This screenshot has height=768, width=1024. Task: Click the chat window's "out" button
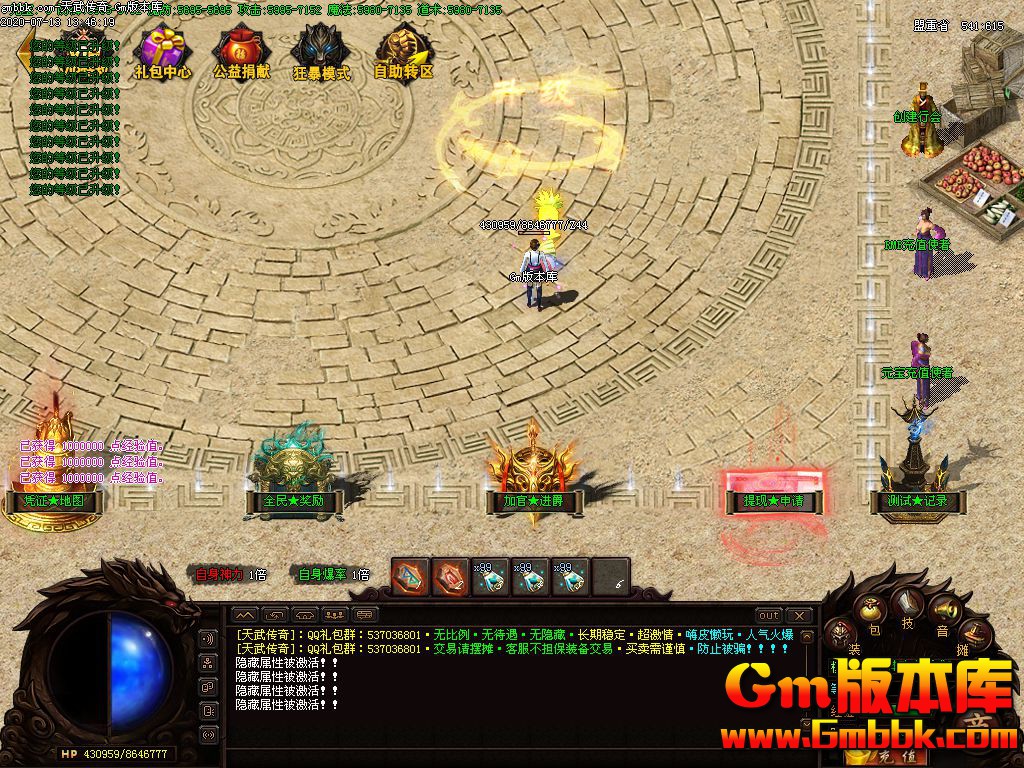pos(768,615)
